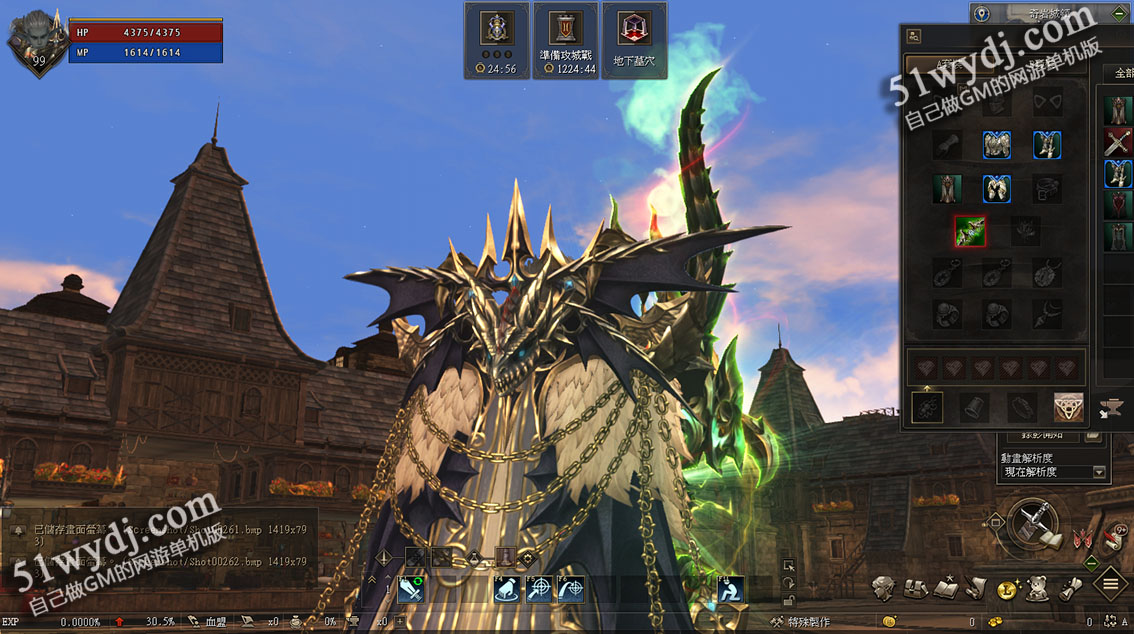Click the 24:56 timed event icon
Viewport: 1134px width, 634px height.
pos(496,39)
